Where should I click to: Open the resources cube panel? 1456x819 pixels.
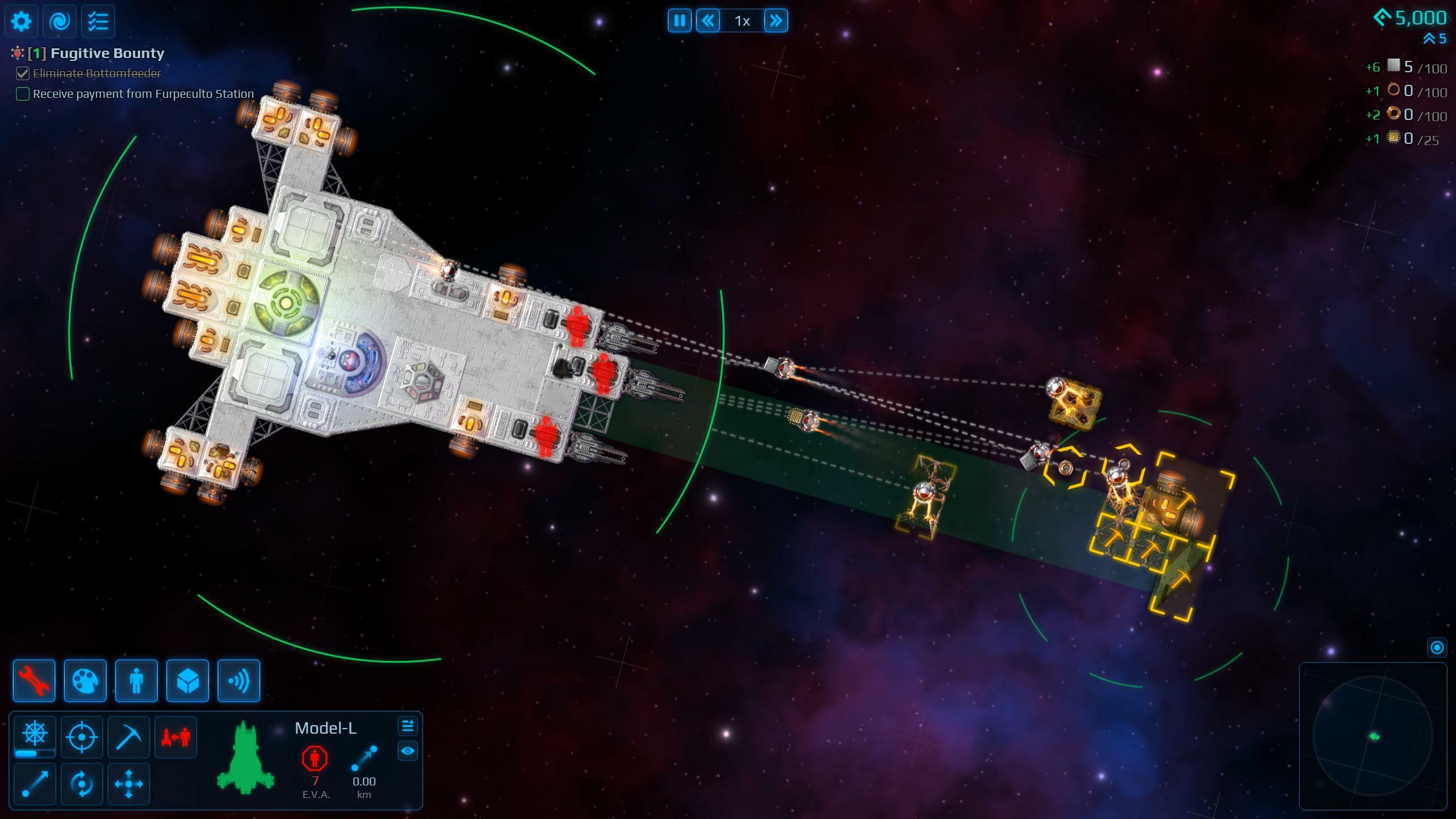[188, 681]
